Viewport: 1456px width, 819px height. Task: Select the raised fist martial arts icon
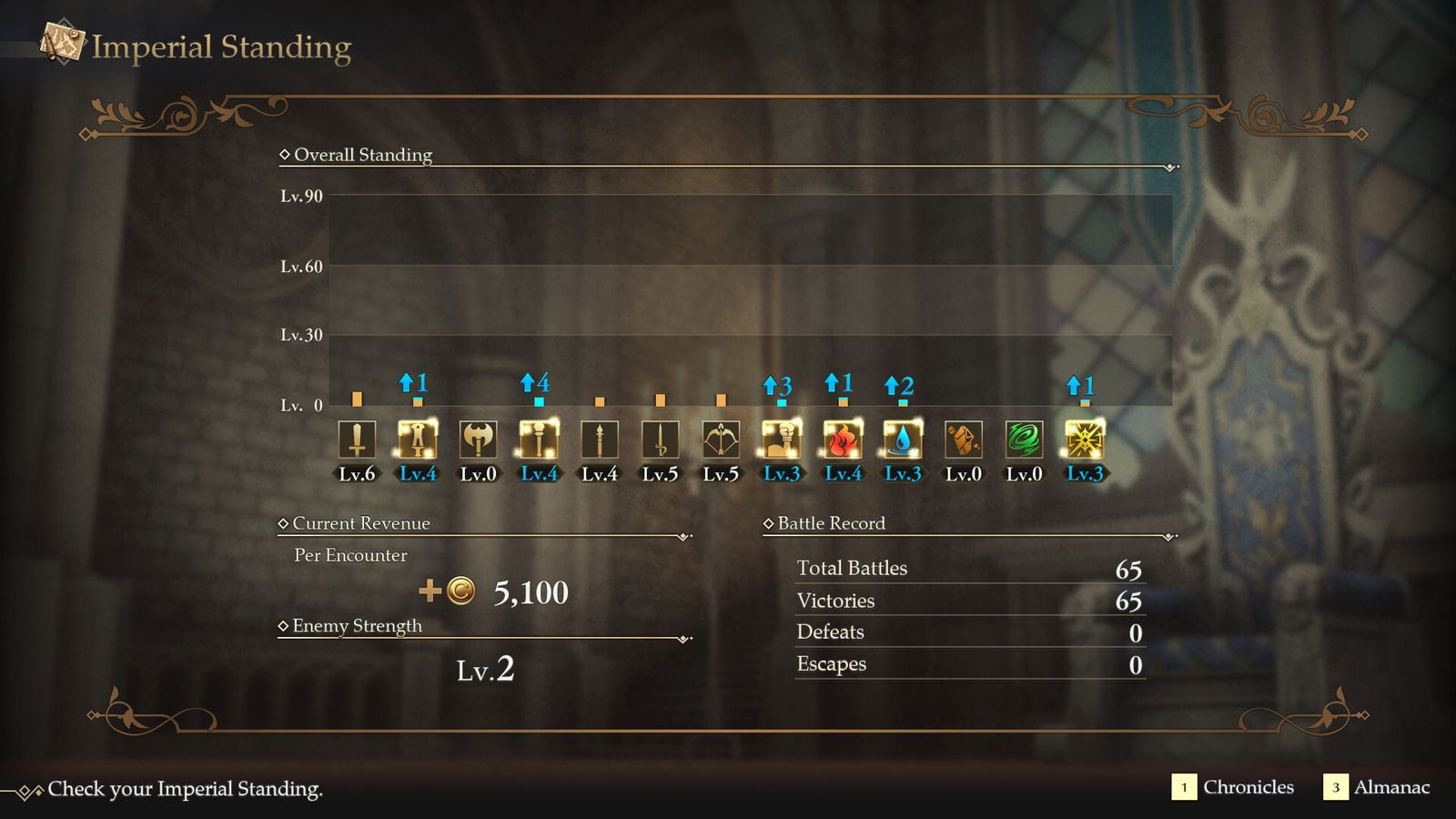tap(782, 440)
